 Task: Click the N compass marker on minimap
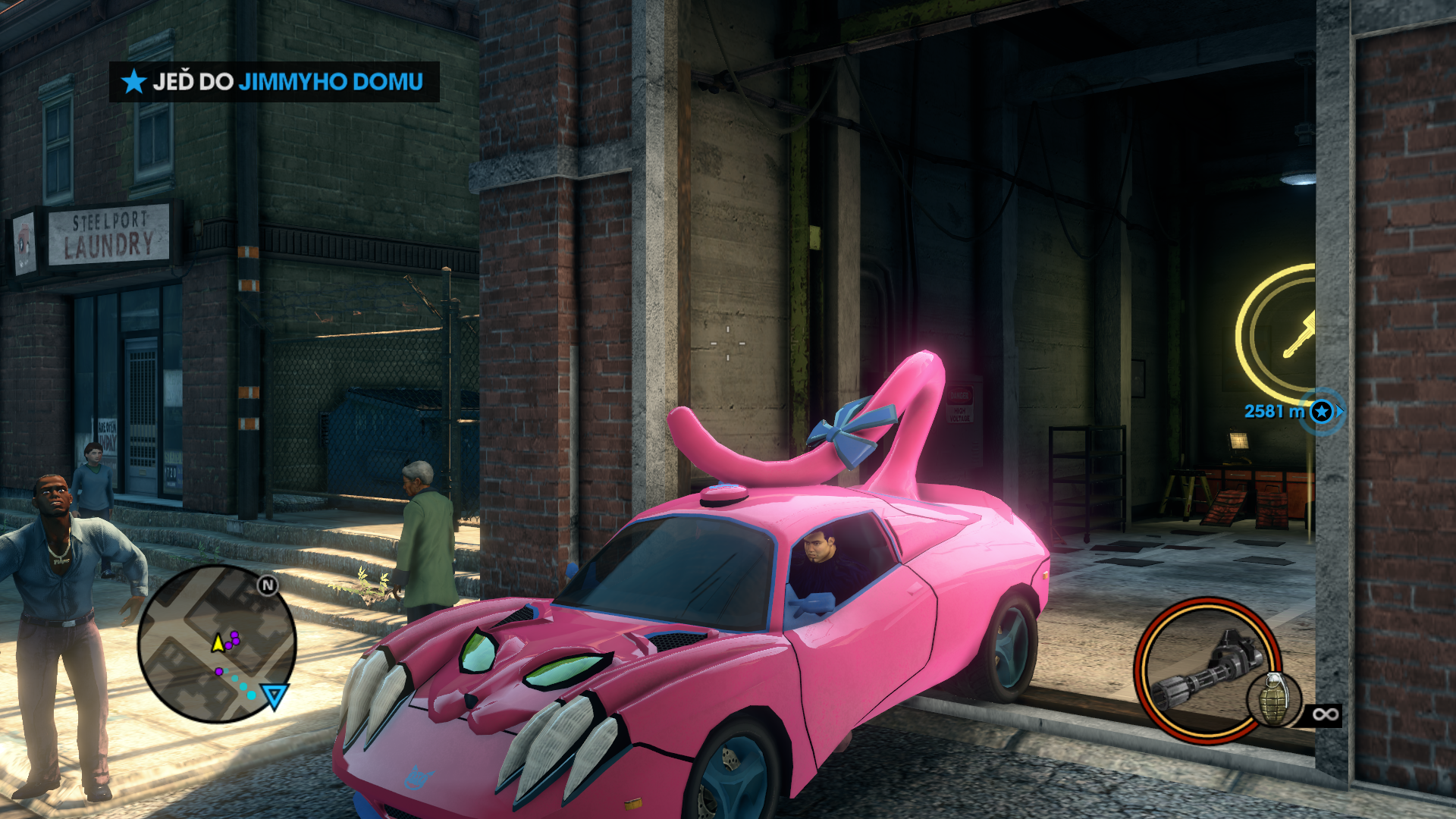tap(268, 585)
